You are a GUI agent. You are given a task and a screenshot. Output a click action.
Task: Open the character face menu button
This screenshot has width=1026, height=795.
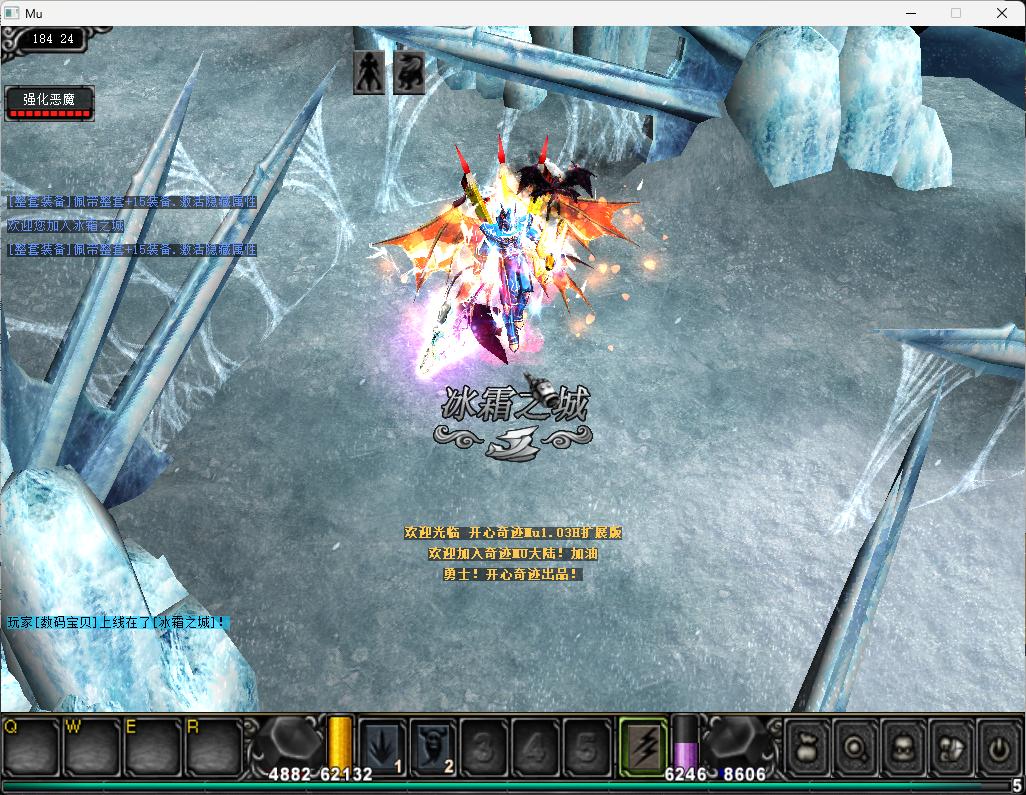click(x=904, y=747)
